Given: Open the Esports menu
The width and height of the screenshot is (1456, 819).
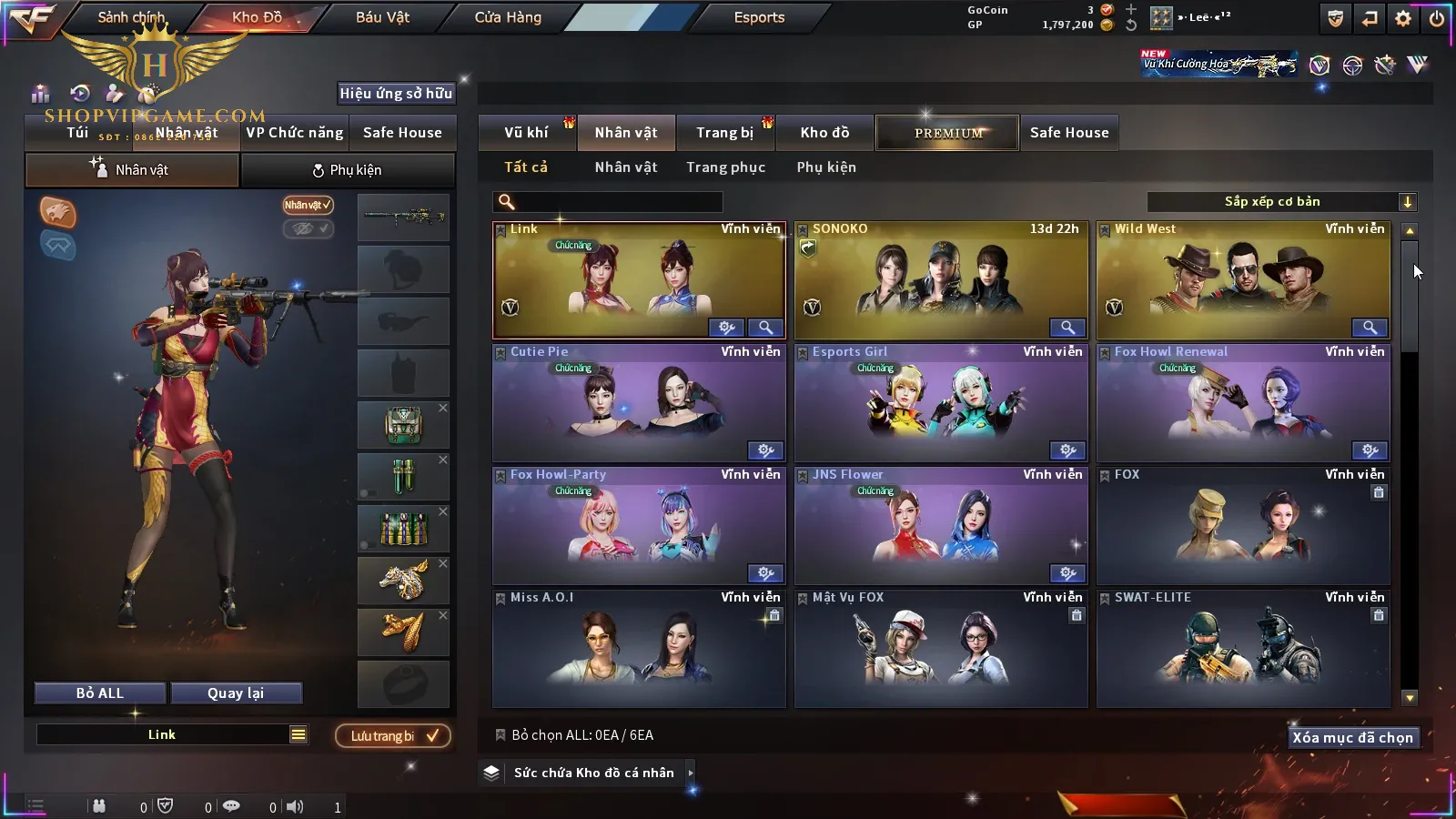Looking at the screenshot, I should click(x=759, y=17).
